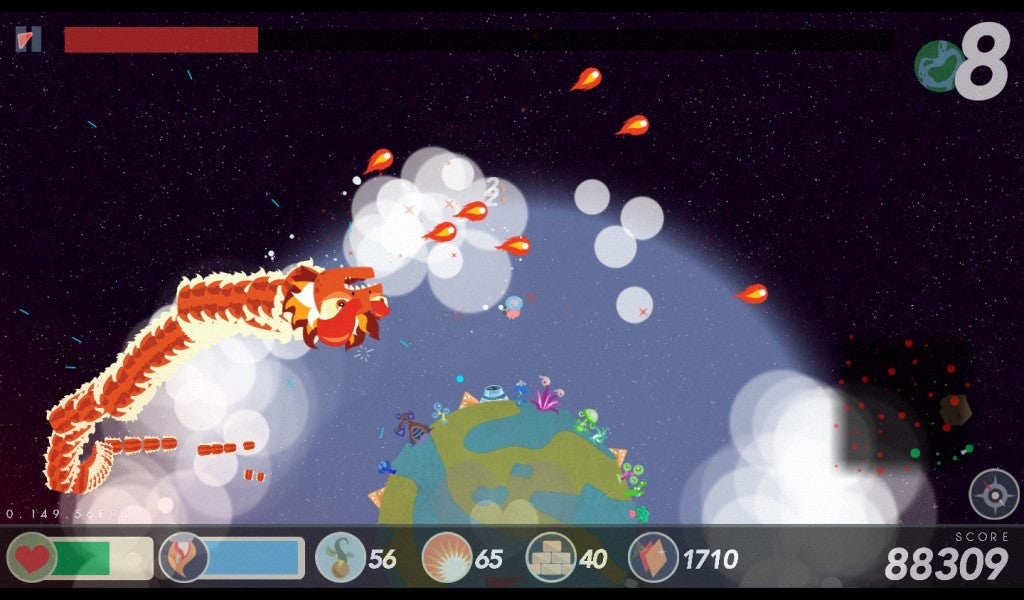This screenshot has height=600, width=1024.
Task: Select the sunburst icon
Action: tap(447, 557)
